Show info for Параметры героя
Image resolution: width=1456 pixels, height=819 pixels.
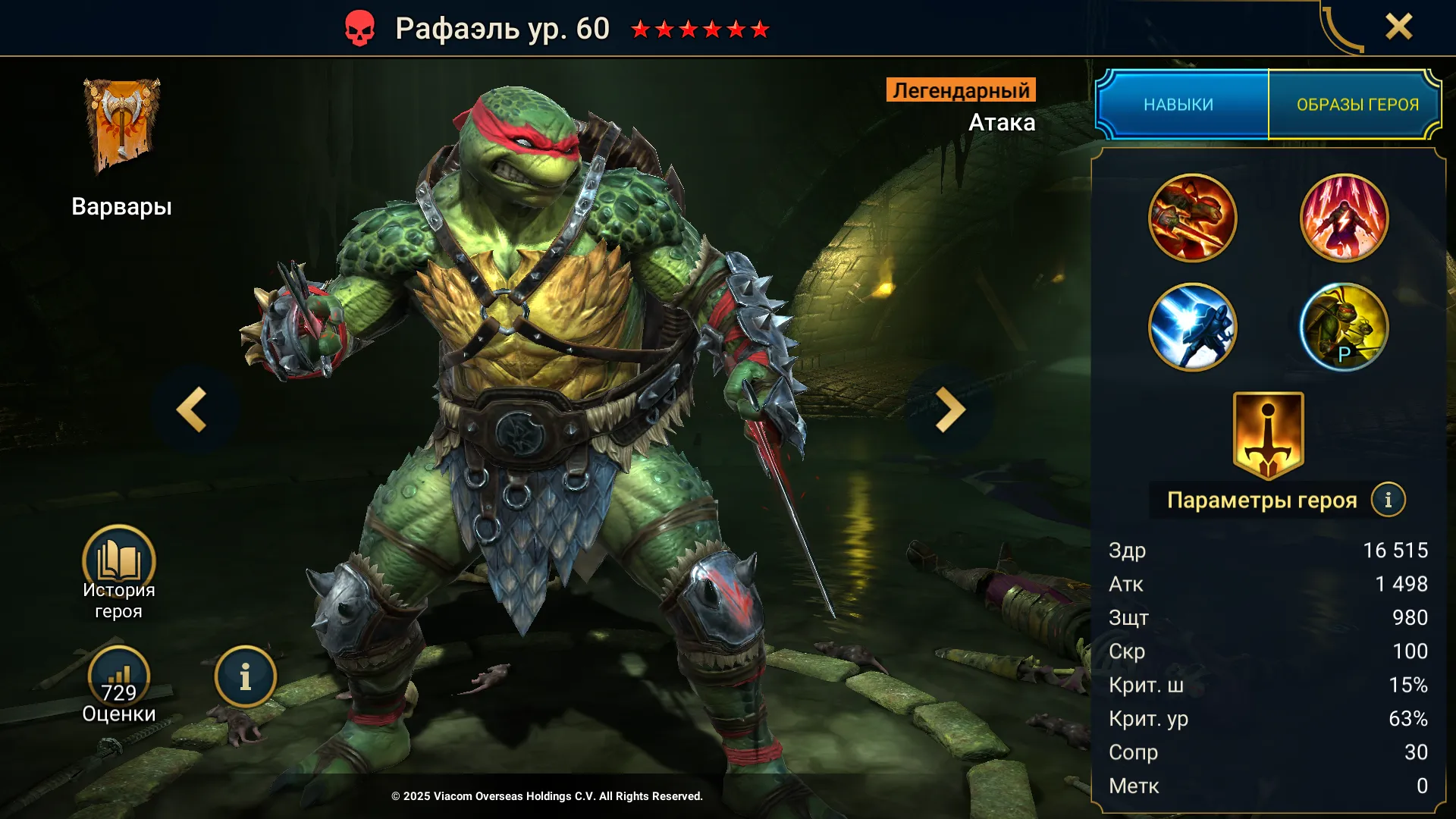(1388, 500)
